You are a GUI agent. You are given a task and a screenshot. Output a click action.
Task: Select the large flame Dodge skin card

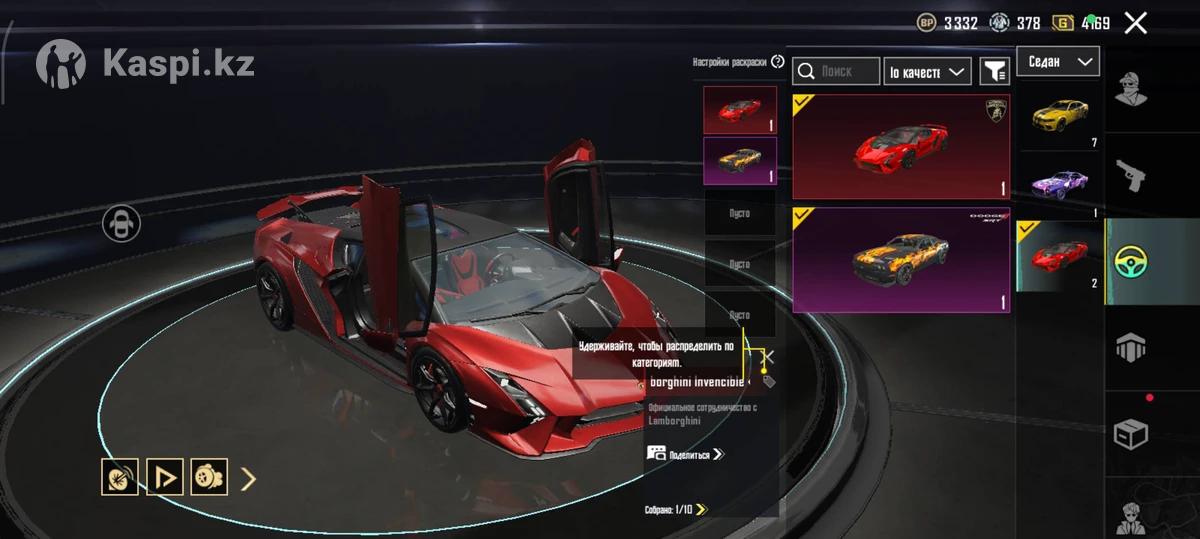(x=900, y=260)
